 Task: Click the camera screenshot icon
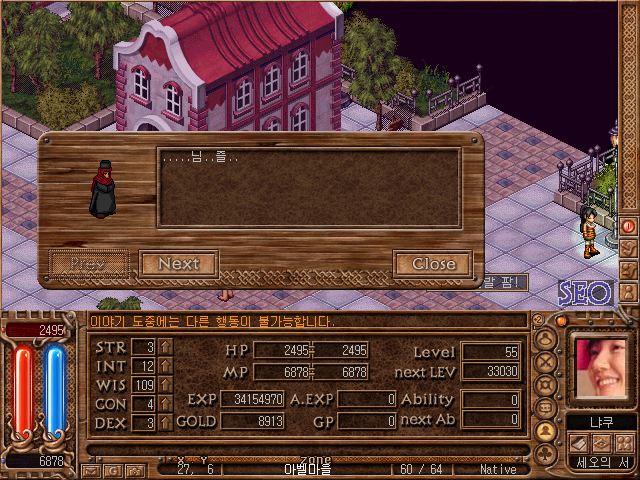pos(133,470)
